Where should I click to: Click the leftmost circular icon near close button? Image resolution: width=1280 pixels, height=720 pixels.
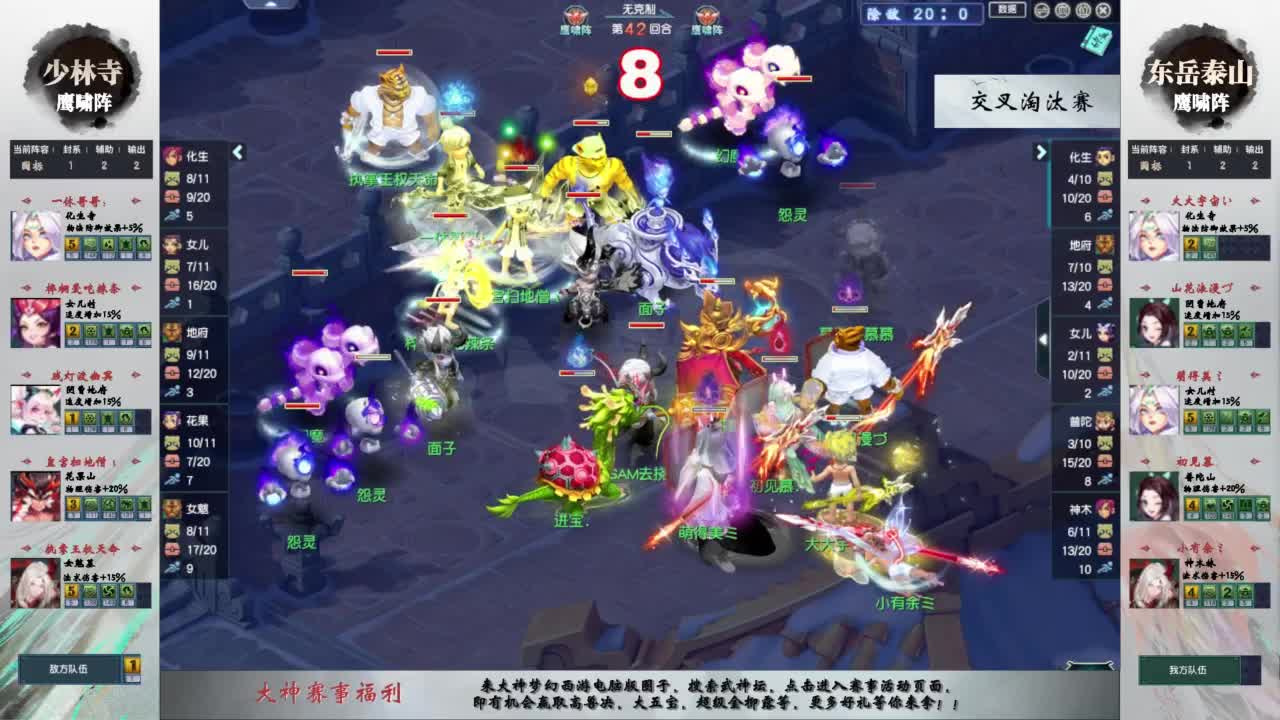(x=1041, y=10)
